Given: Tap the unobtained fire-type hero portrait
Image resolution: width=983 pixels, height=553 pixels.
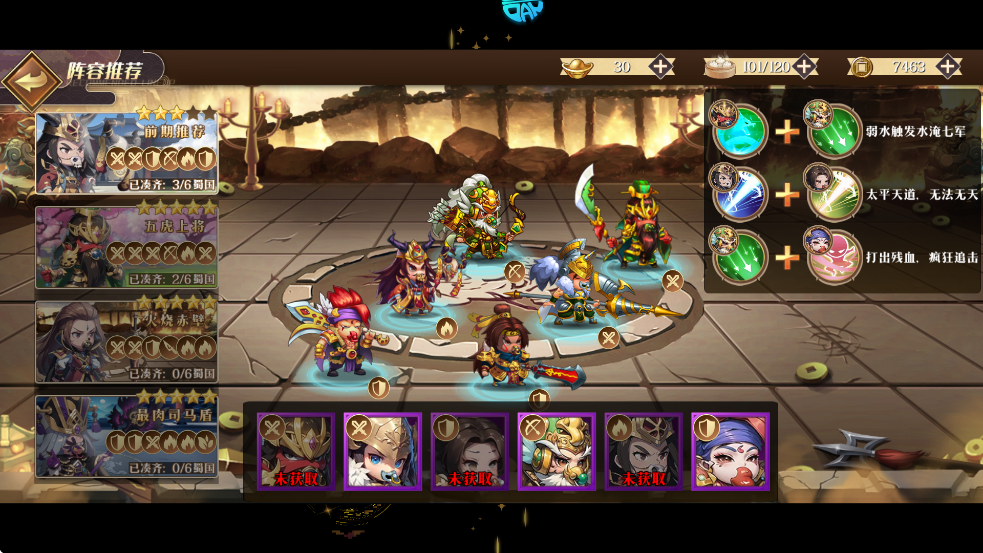Looking at the screenshot, I should [x=643, y=452].
